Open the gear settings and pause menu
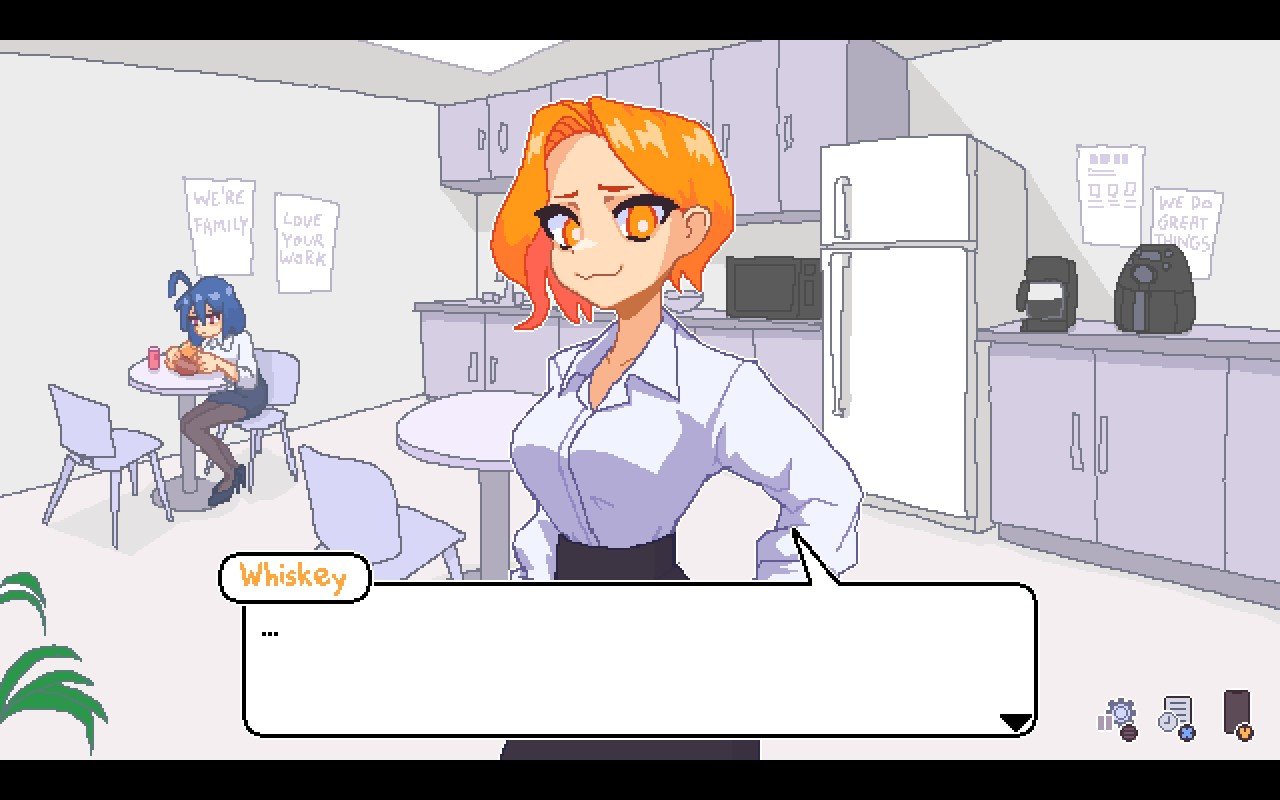 [x=1119, y=717]
